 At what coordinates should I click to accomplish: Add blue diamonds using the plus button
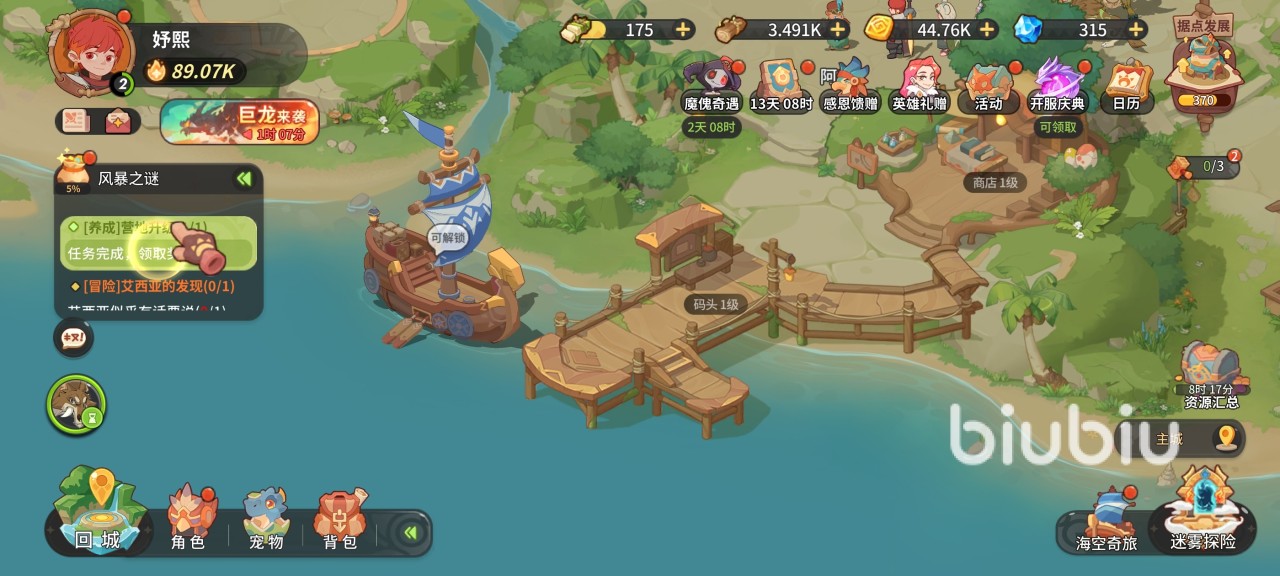point(1135,29)
